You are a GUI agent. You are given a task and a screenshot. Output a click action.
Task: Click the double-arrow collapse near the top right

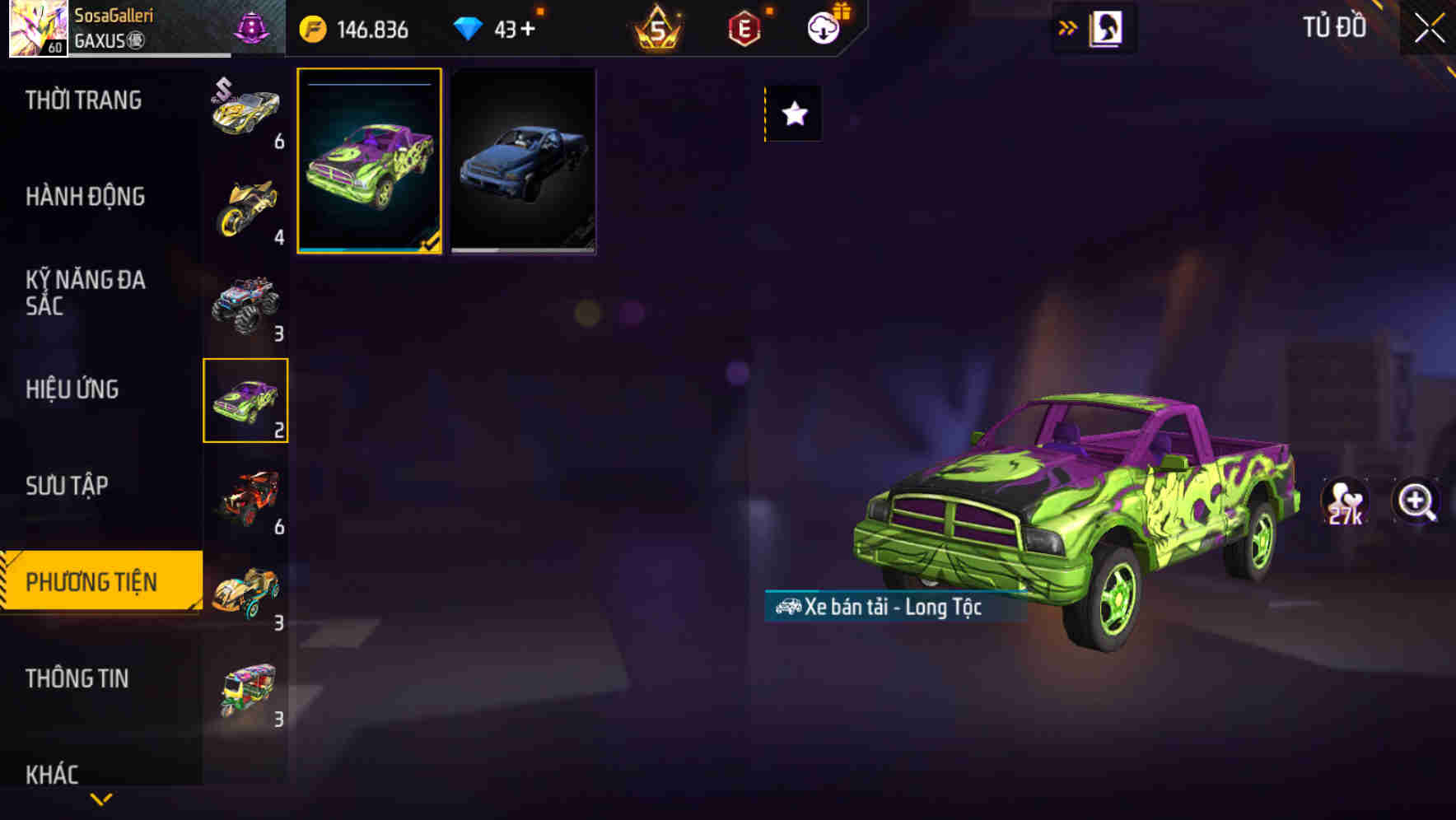[x=1066, y=26]
